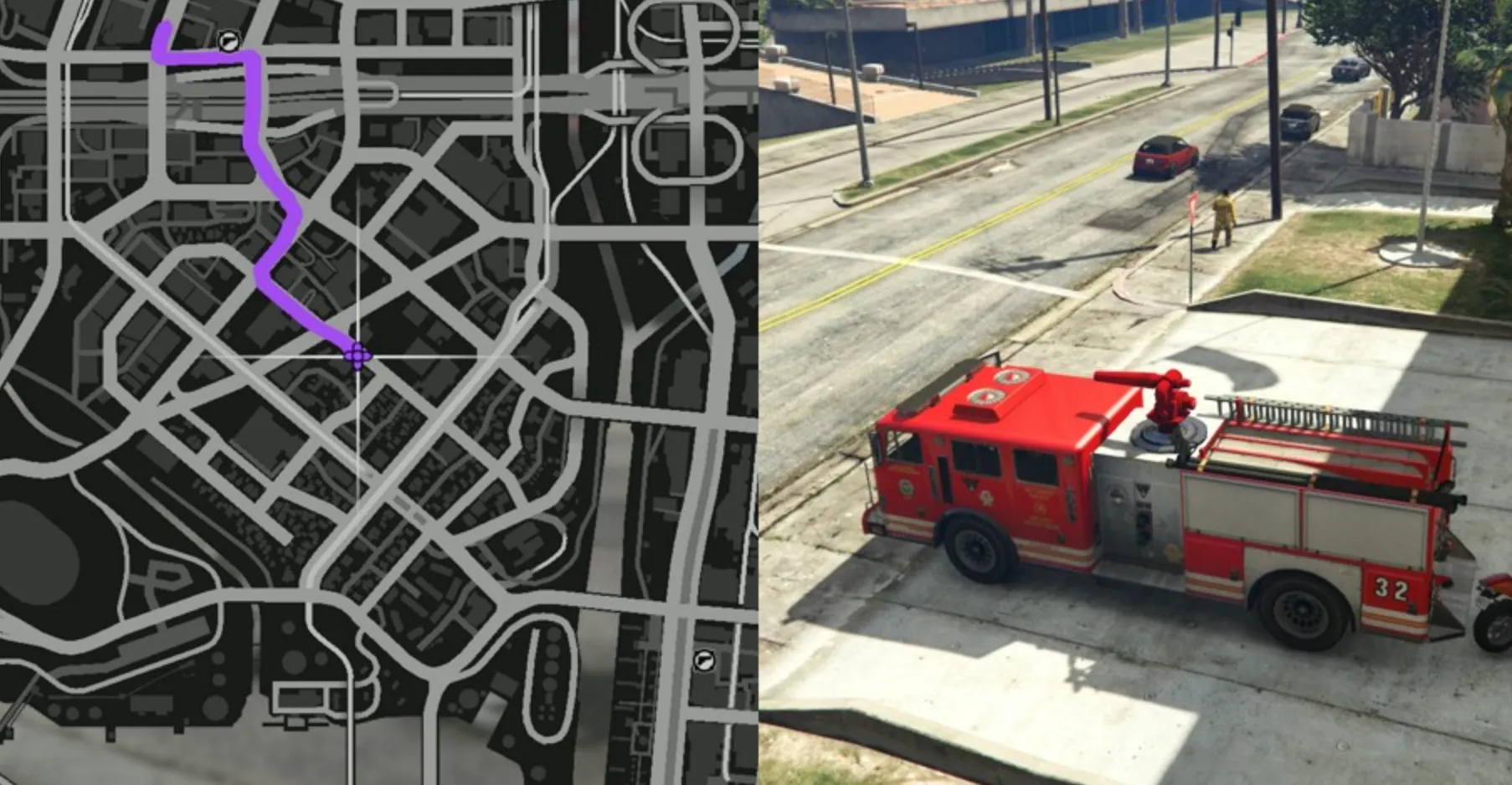This screenshot has width=1512, height=785.
Task: Select the gun store icon near the top of the map
Action: click(227, 39)
